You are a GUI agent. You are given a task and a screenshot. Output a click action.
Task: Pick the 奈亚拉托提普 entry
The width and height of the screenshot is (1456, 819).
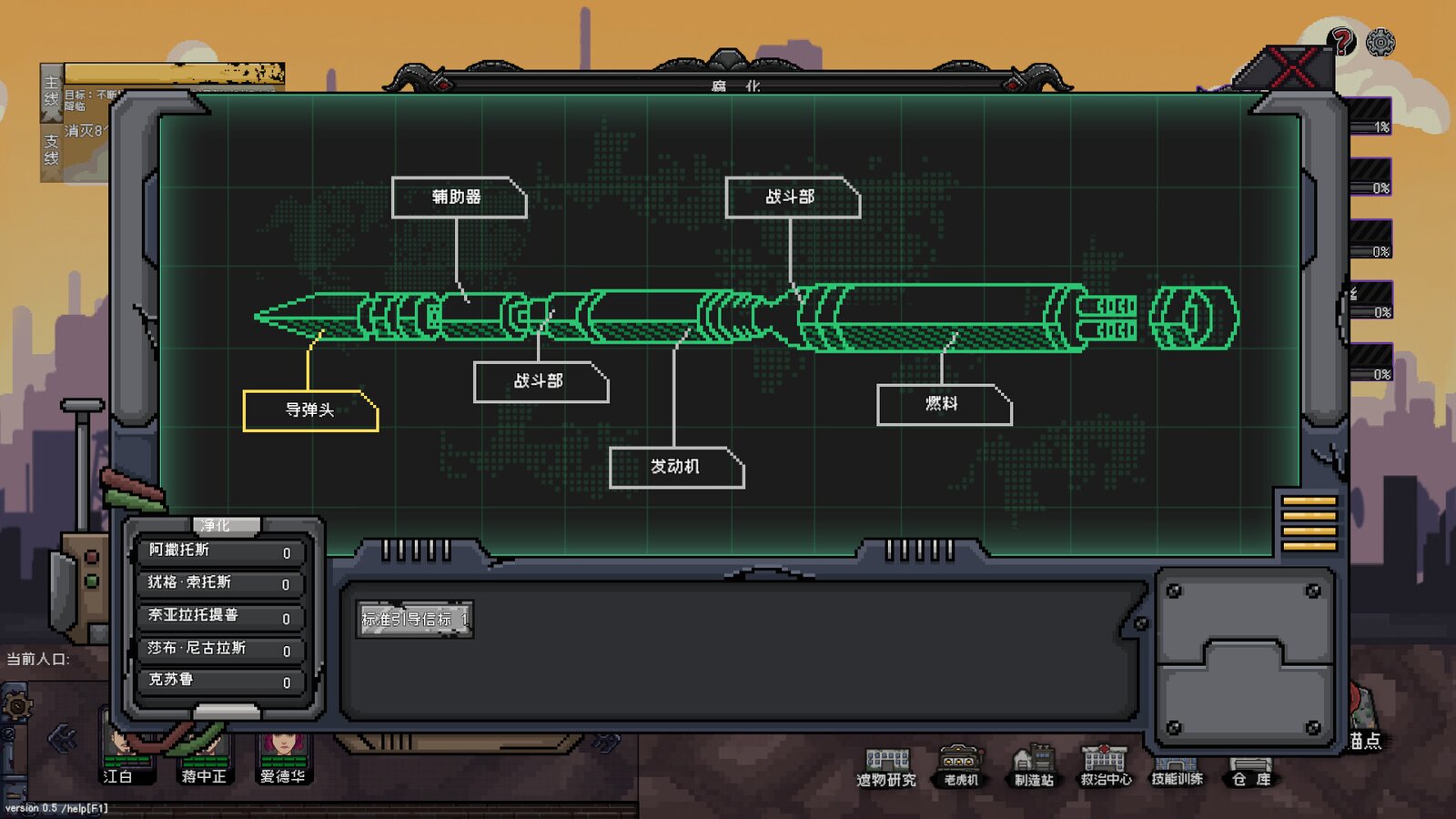click(219, 616)
